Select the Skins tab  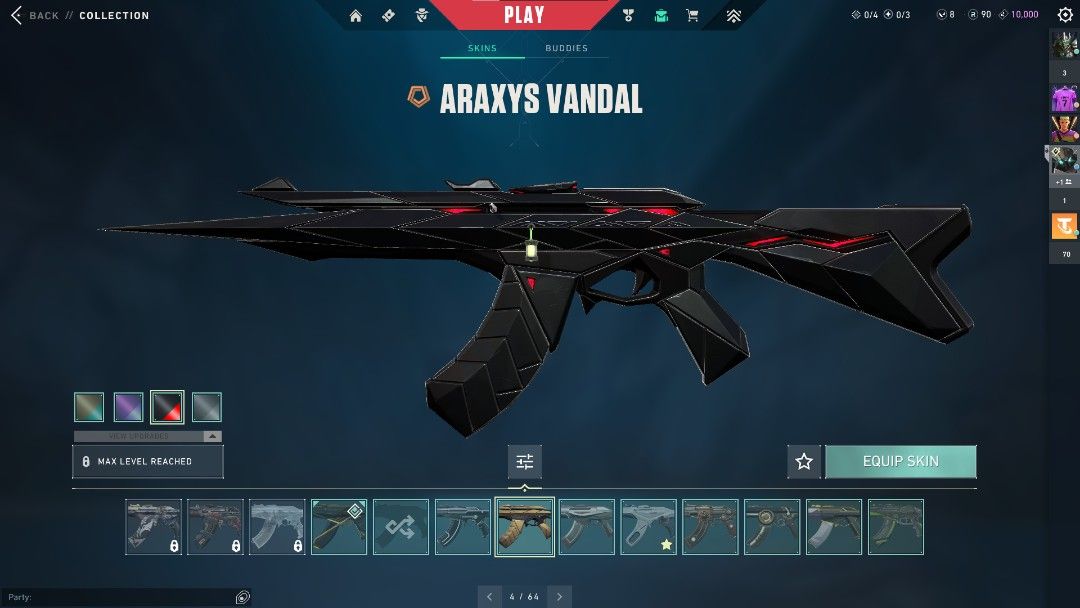click(482, 48)
